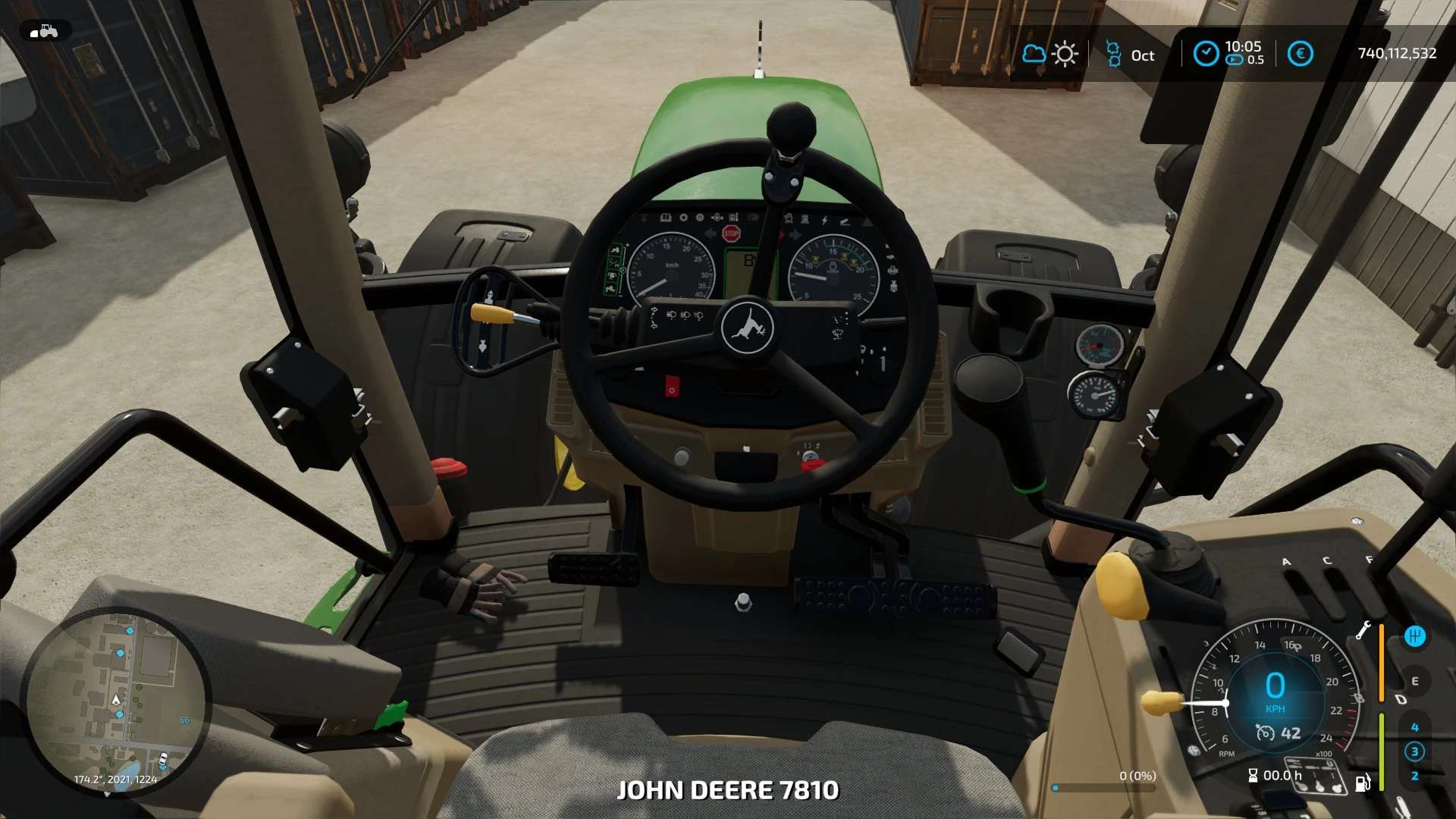Viewport: 1456px width, 819px height.
Task: Open the euro money icon
Action: pyautogui.click(x=1300, y=54)
